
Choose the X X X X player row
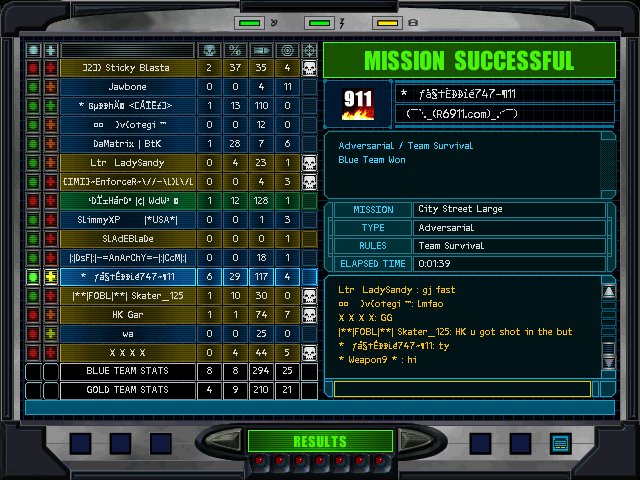click(x=128, y=353)
